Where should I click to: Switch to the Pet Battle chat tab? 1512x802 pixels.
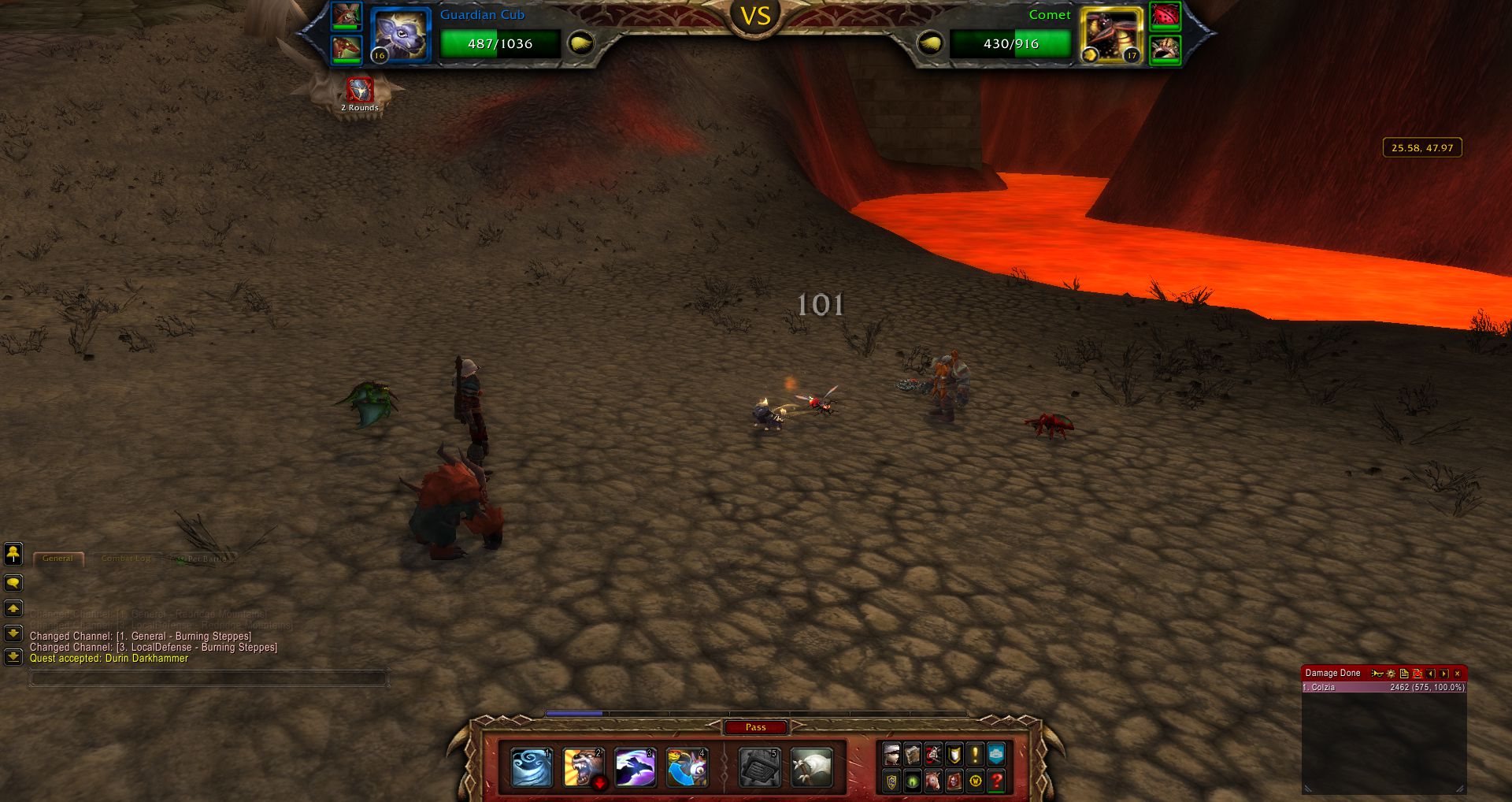tap(203, 559)
